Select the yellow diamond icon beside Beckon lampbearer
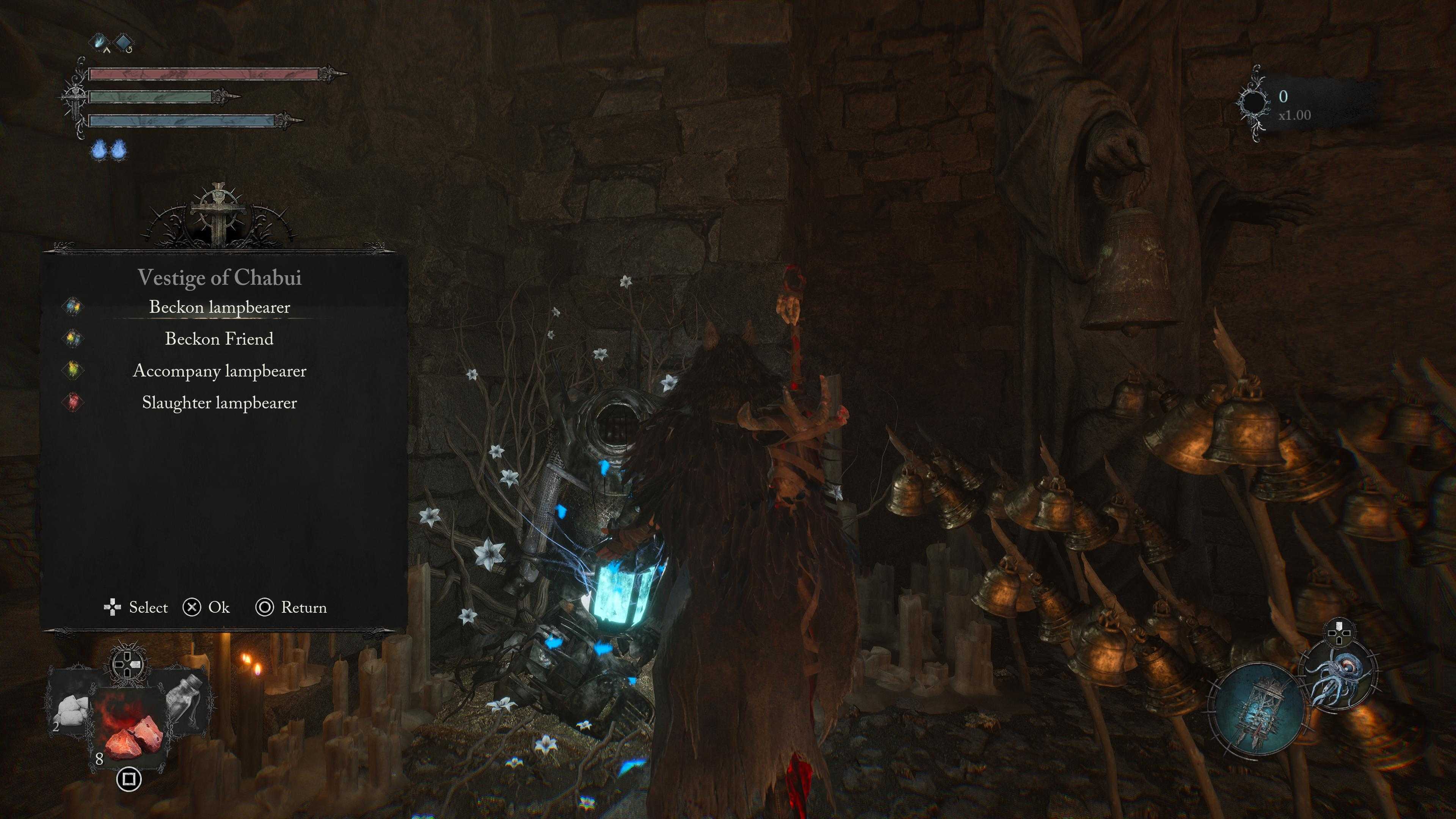Viewport: 1456px width, 819px height. [x=73, y=307]
